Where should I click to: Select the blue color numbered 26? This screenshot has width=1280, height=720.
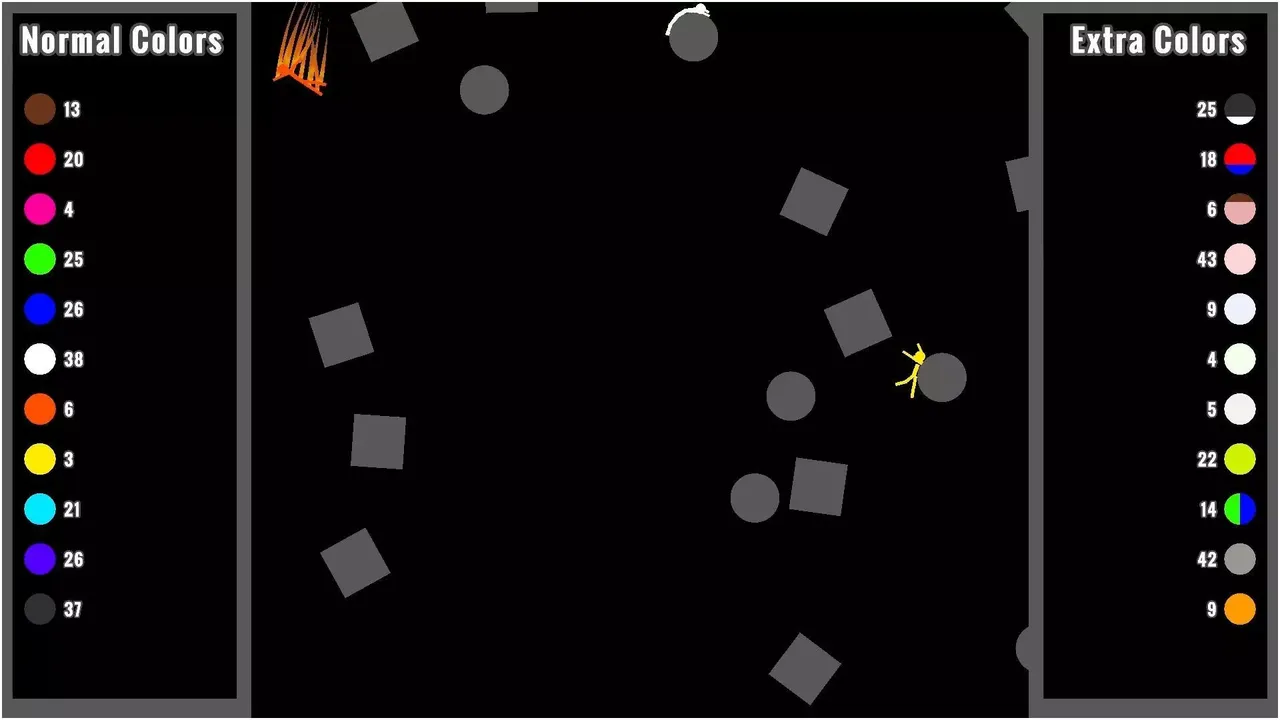click(x=40, y=310)
